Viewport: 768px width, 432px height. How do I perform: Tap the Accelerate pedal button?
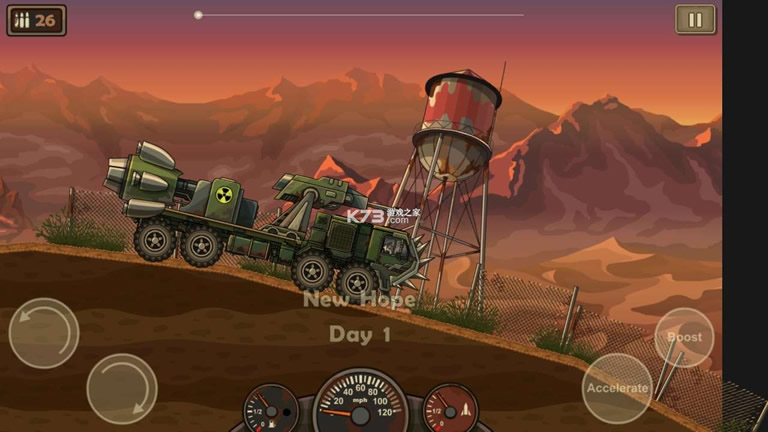pyautogui.click(x=617, y=388)
